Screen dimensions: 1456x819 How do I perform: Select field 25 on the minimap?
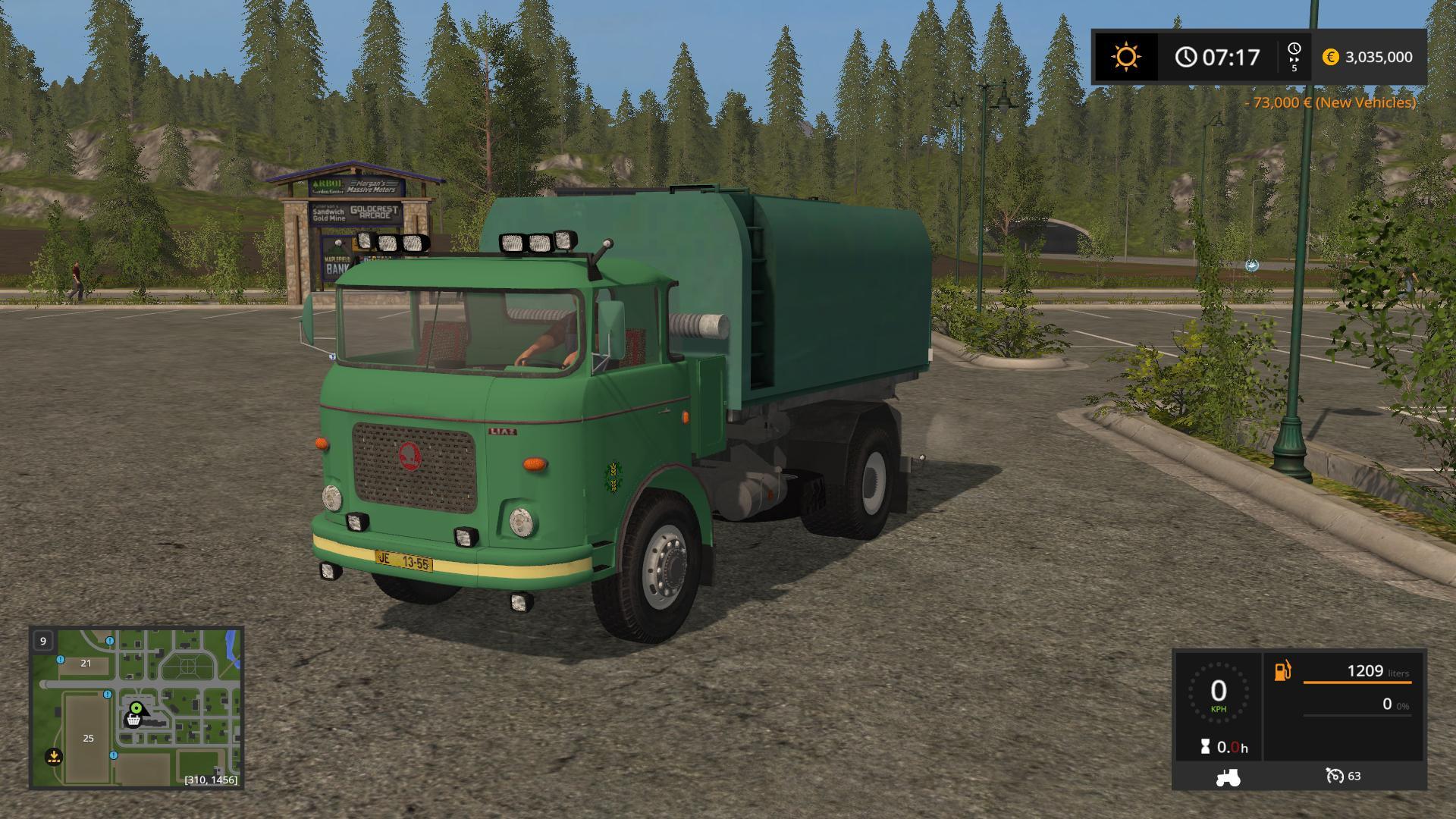(x=88, y=738)
